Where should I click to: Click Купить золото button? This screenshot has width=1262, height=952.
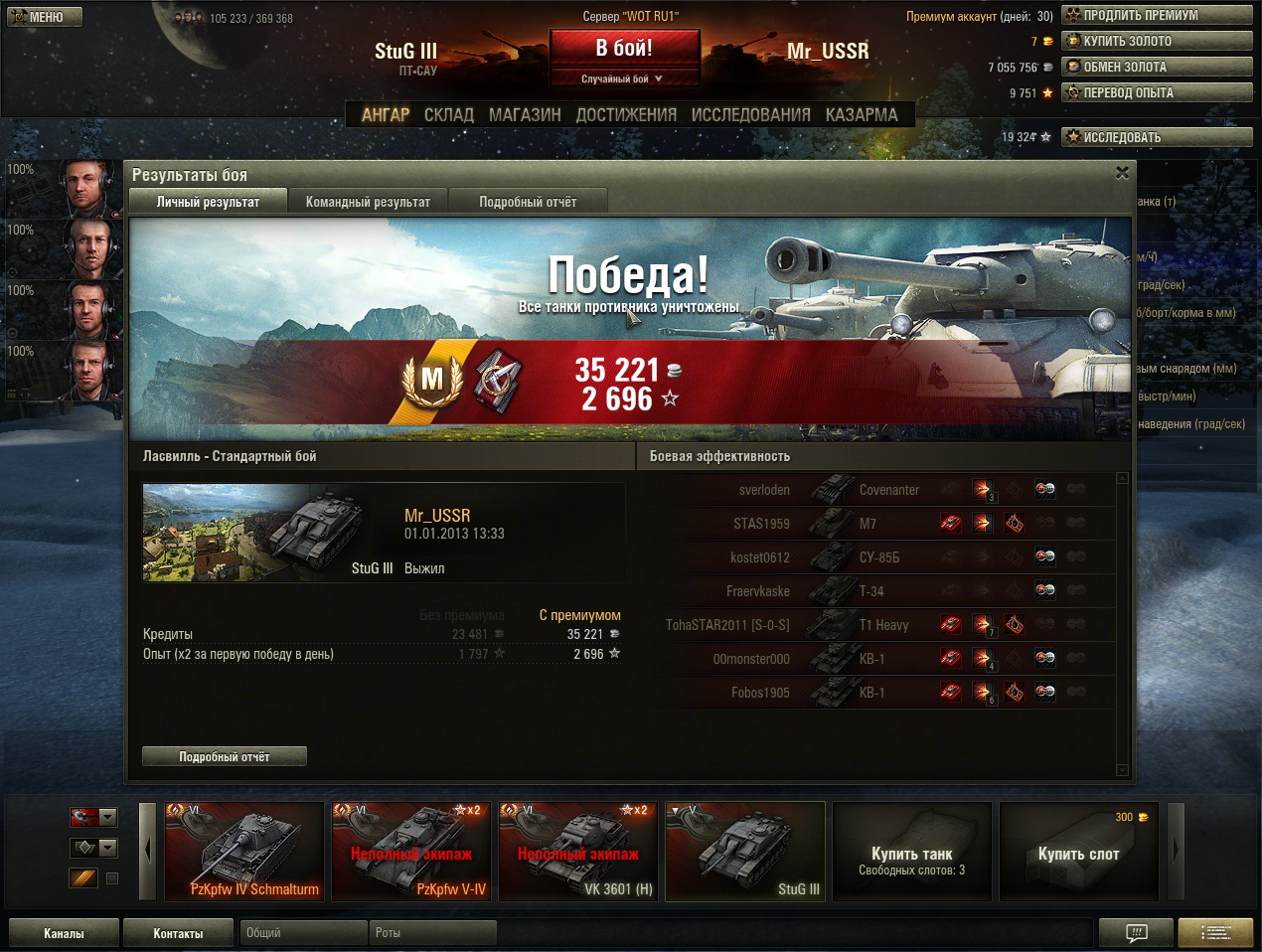1156,42
